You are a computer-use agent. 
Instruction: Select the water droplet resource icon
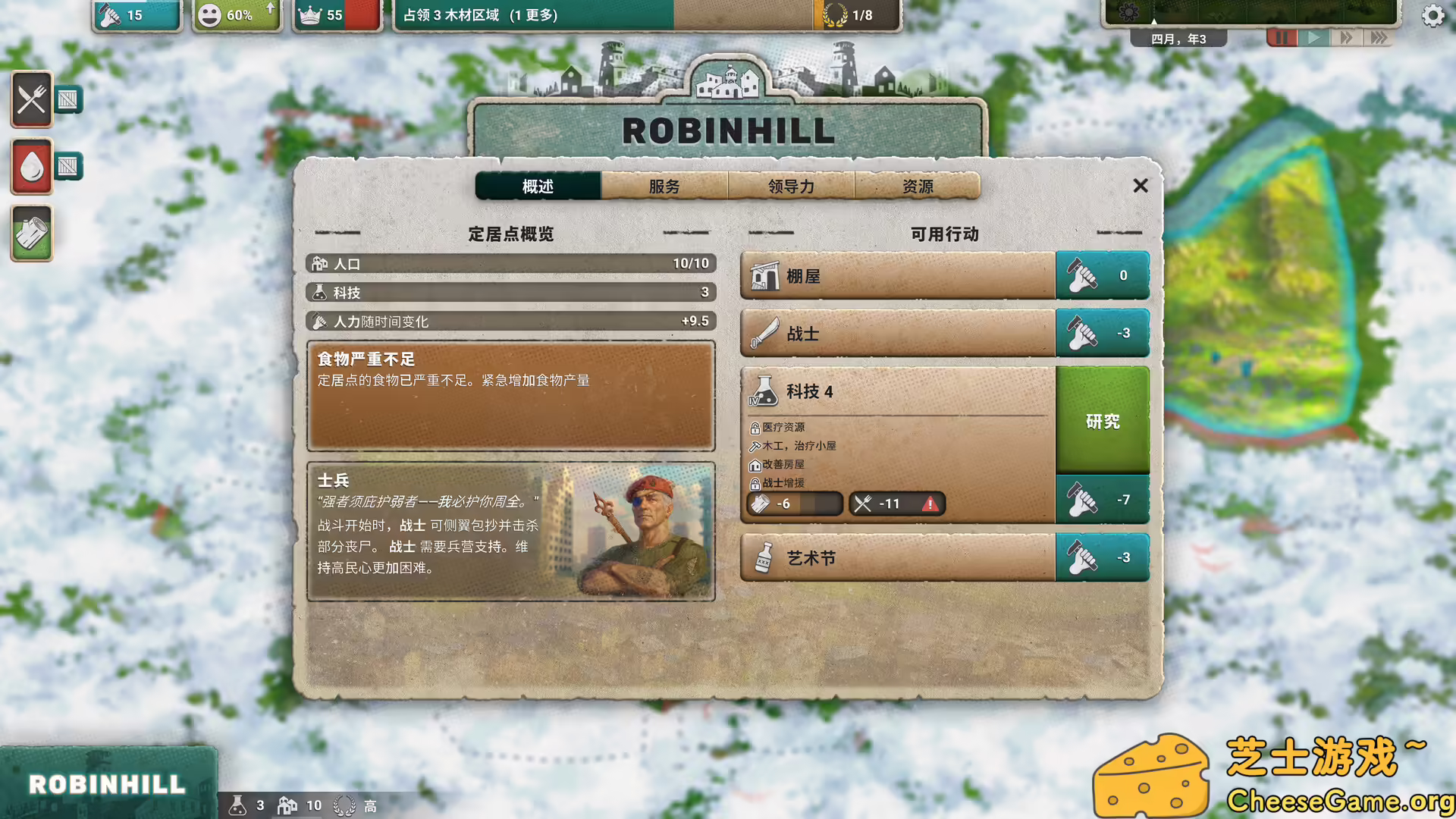pyautogui.click(x=30, y=166)
